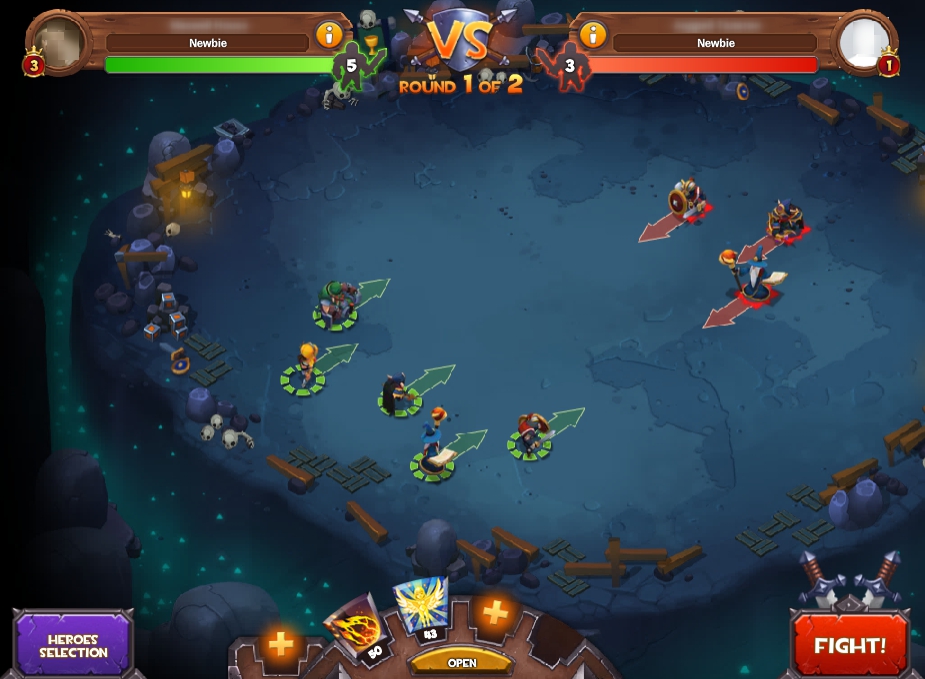View the level 1 opponent's avatar portrait
The image size is (925, 679).
click(x=864, y=42)
